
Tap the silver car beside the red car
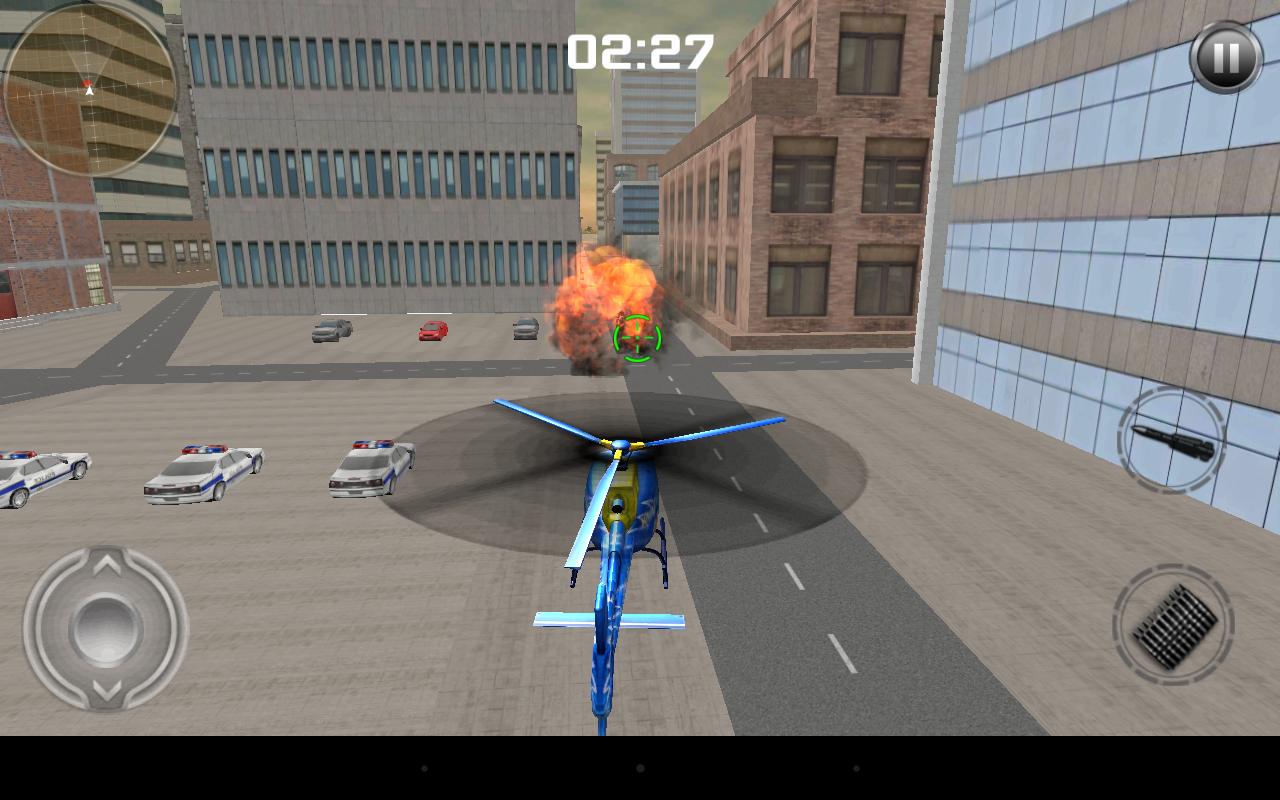pyautogui.click(x=332, y=329)
